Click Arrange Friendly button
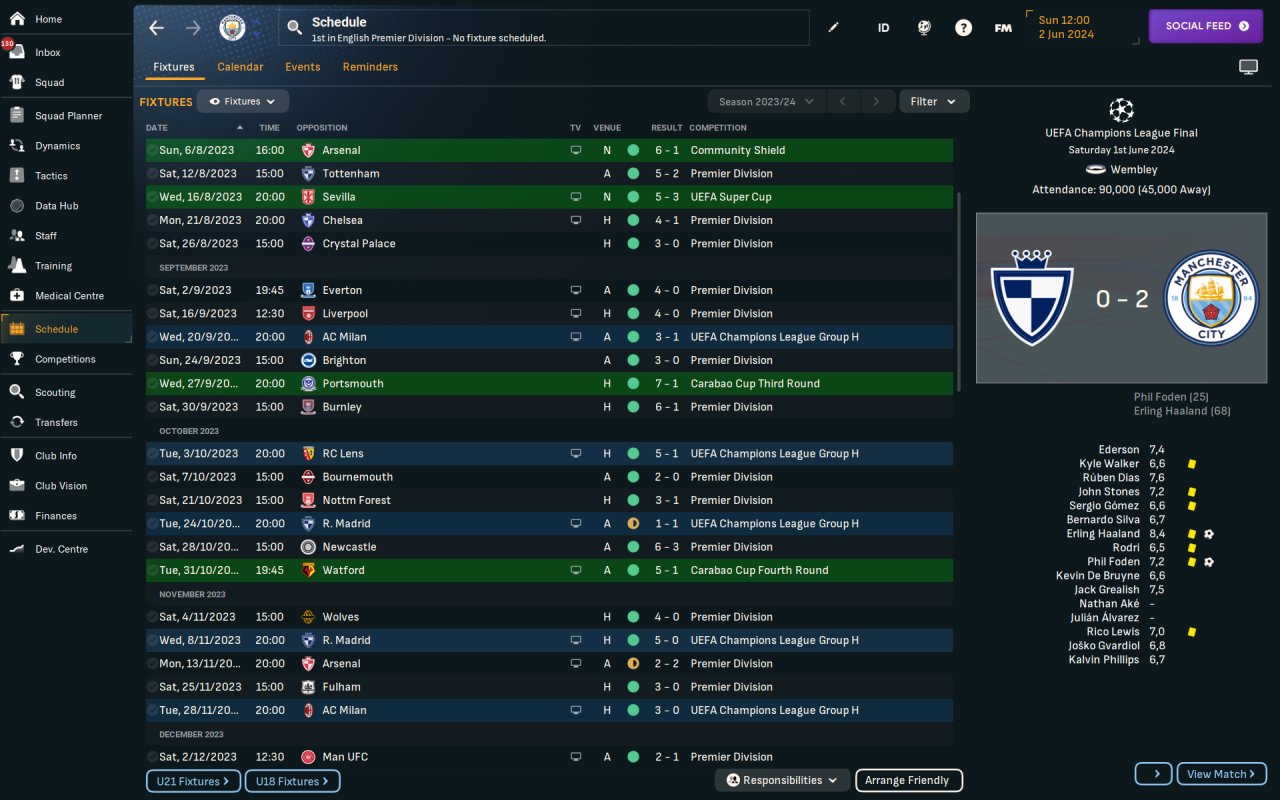 (x=908, y=780)
